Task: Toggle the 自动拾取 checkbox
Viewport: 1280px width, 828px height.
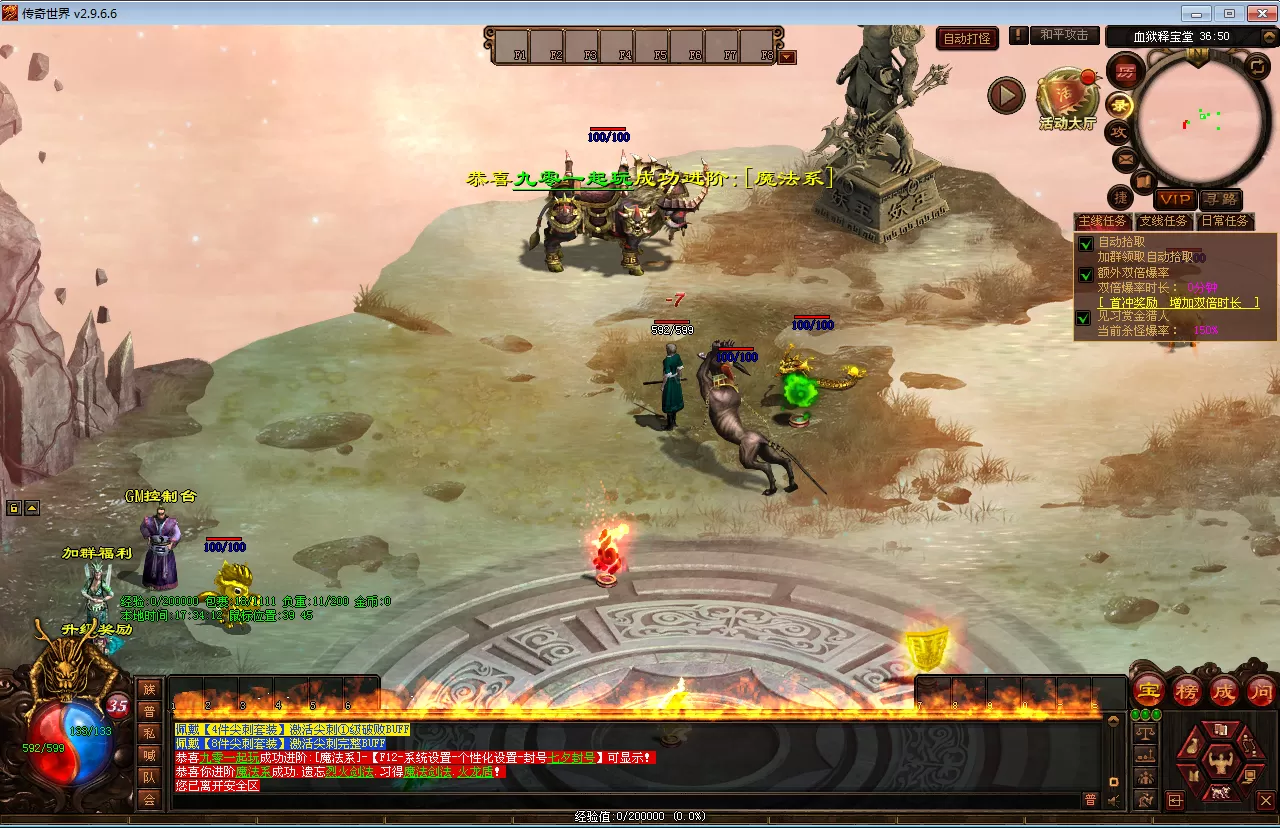Action: point(1085,243)
